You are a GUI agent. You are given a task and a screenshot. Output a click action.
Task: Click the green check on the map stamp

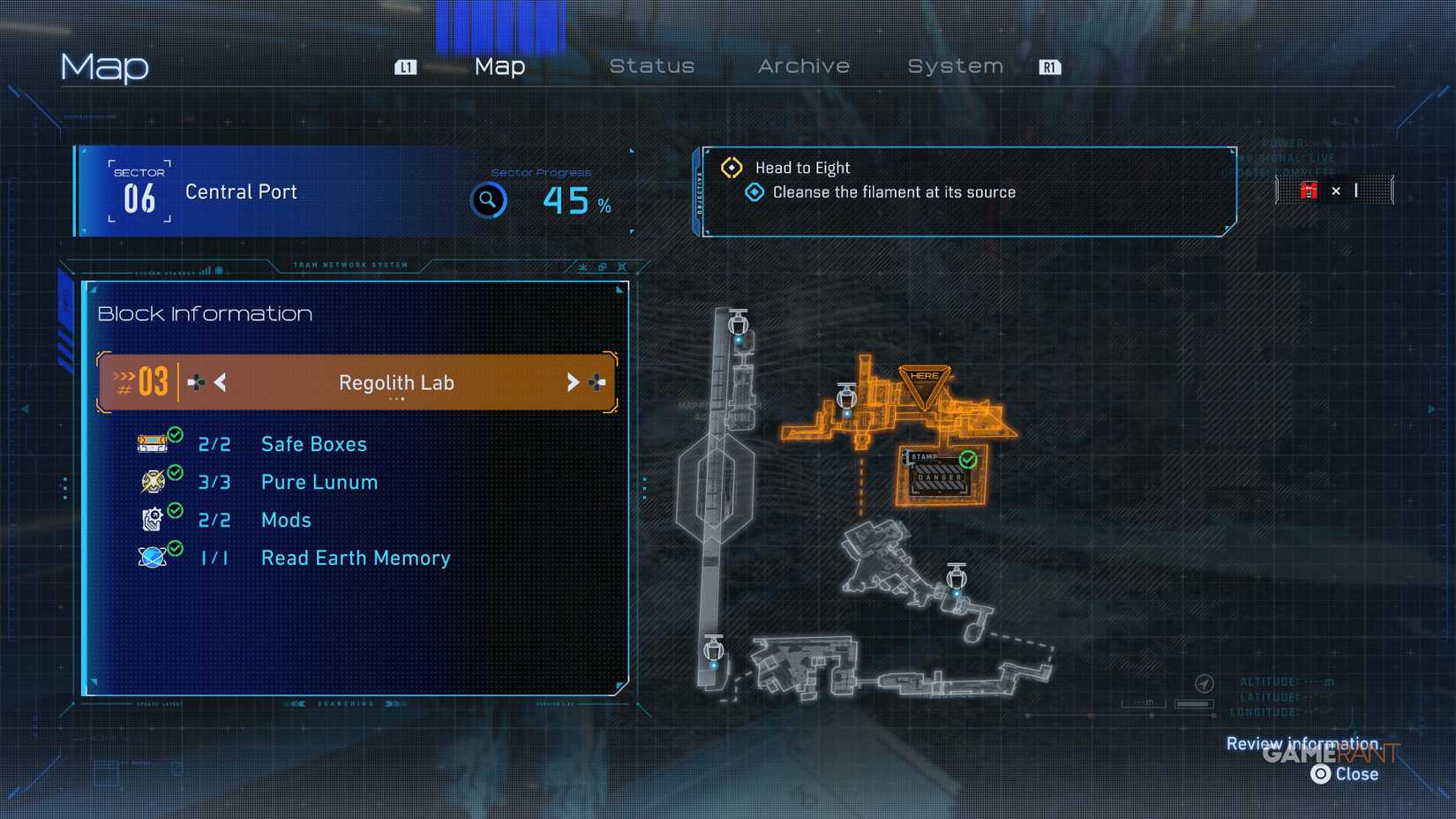pos(966,458)
